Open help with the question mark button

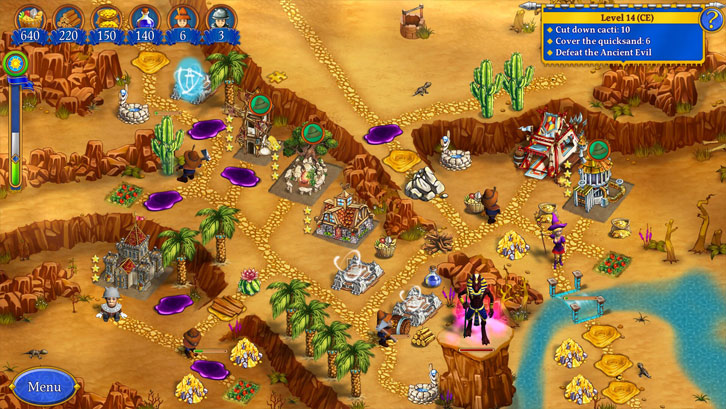(x=711, y=17)
